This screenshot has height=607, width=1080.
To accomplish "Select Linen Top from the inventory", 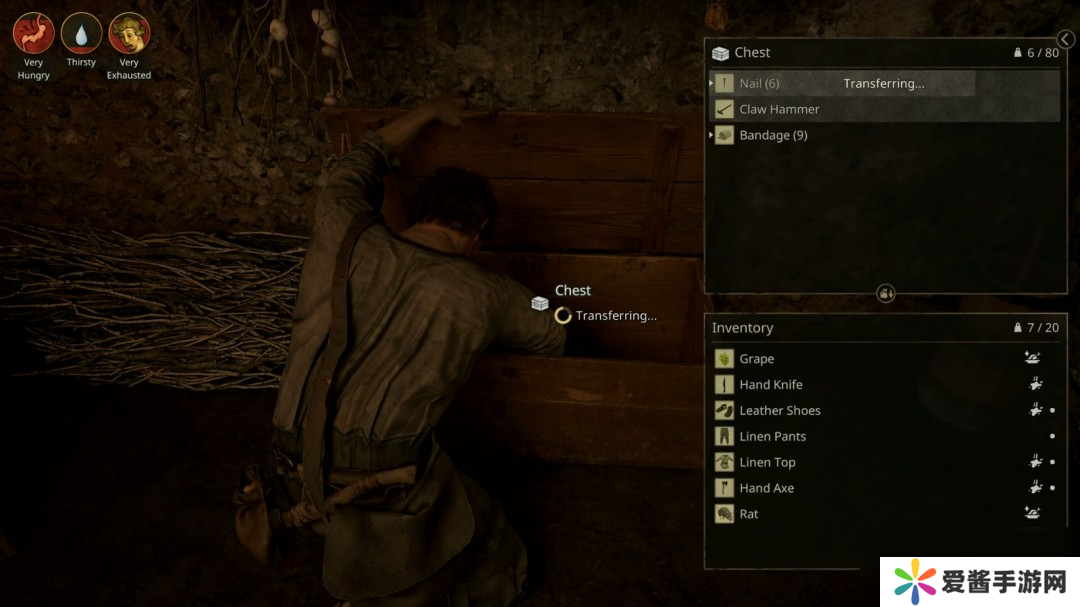I will pyautogui.click(x=768, y=463).
